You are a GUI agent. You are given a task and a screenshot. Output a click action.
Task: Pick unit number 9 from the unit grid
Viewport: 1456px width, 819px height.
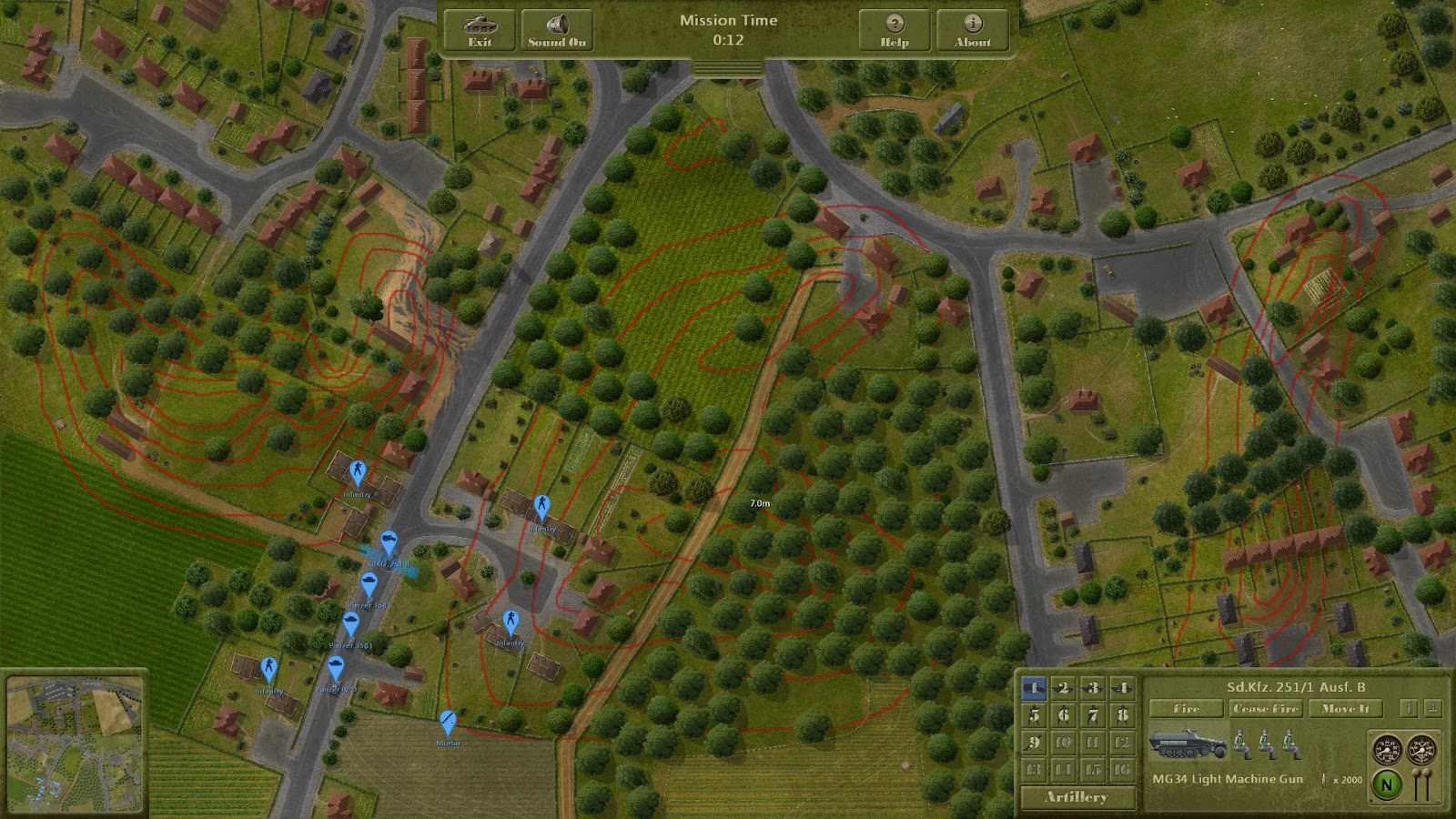pyautogui.click(x=1035, y=743)
